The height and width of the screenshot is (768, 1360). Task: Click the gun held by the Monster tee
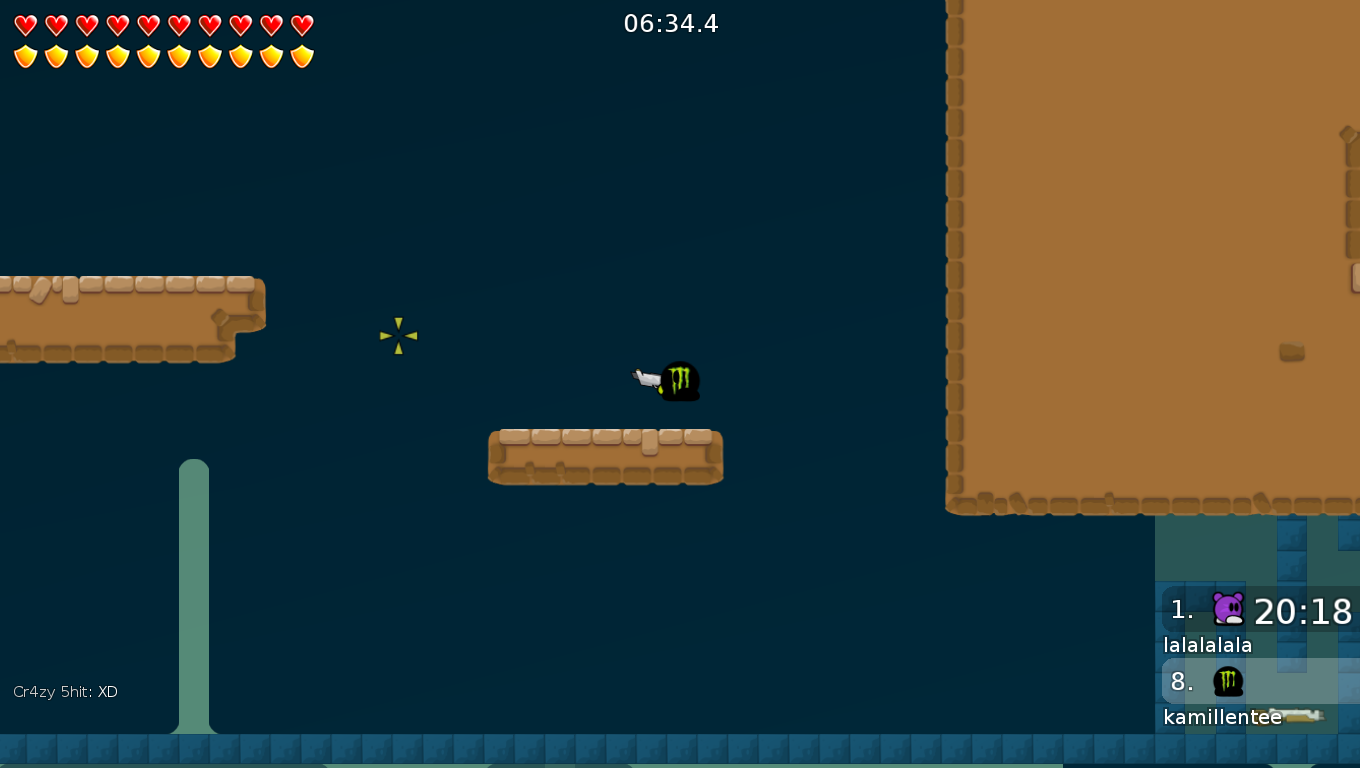coord(648,380)
